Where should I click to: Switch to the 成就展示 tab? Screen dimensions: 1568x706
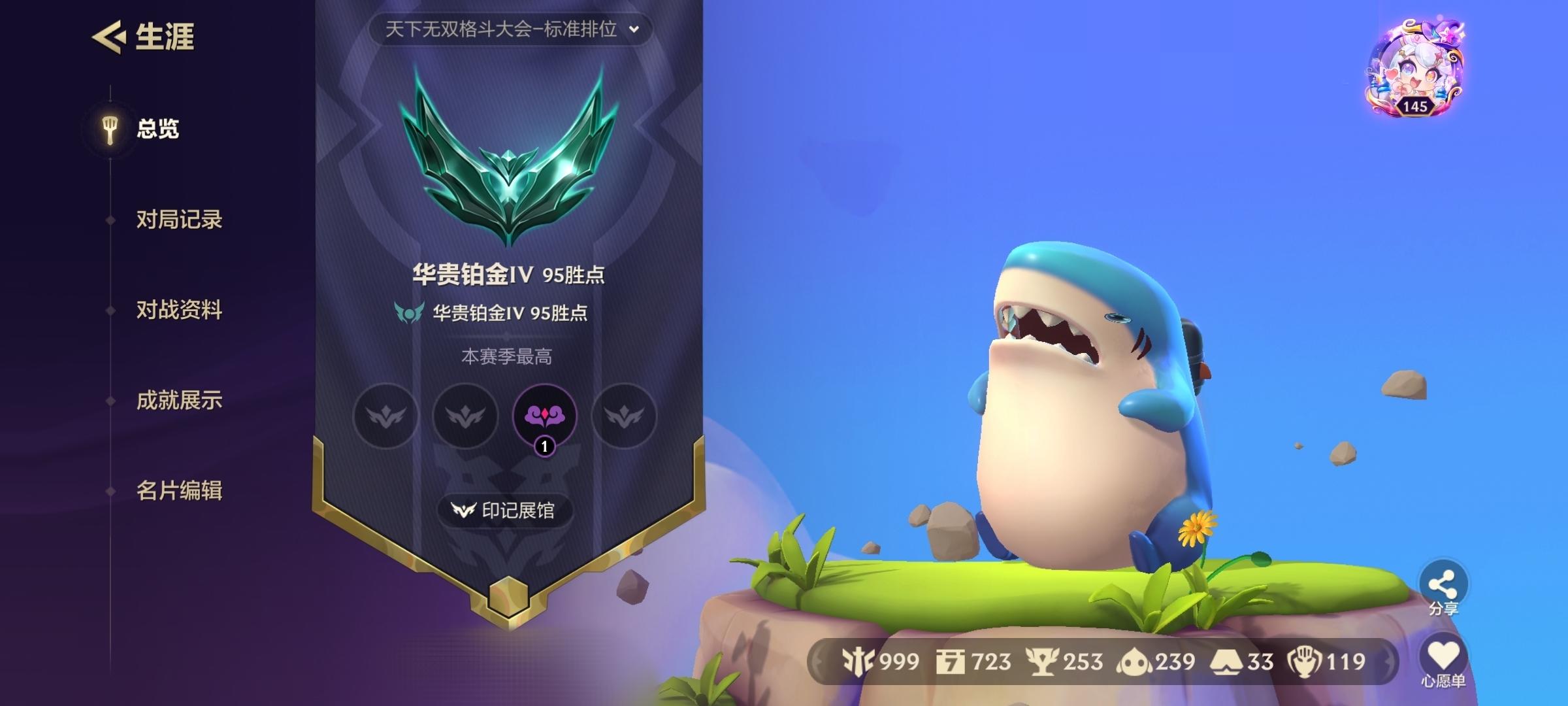[x=179, y=401]
